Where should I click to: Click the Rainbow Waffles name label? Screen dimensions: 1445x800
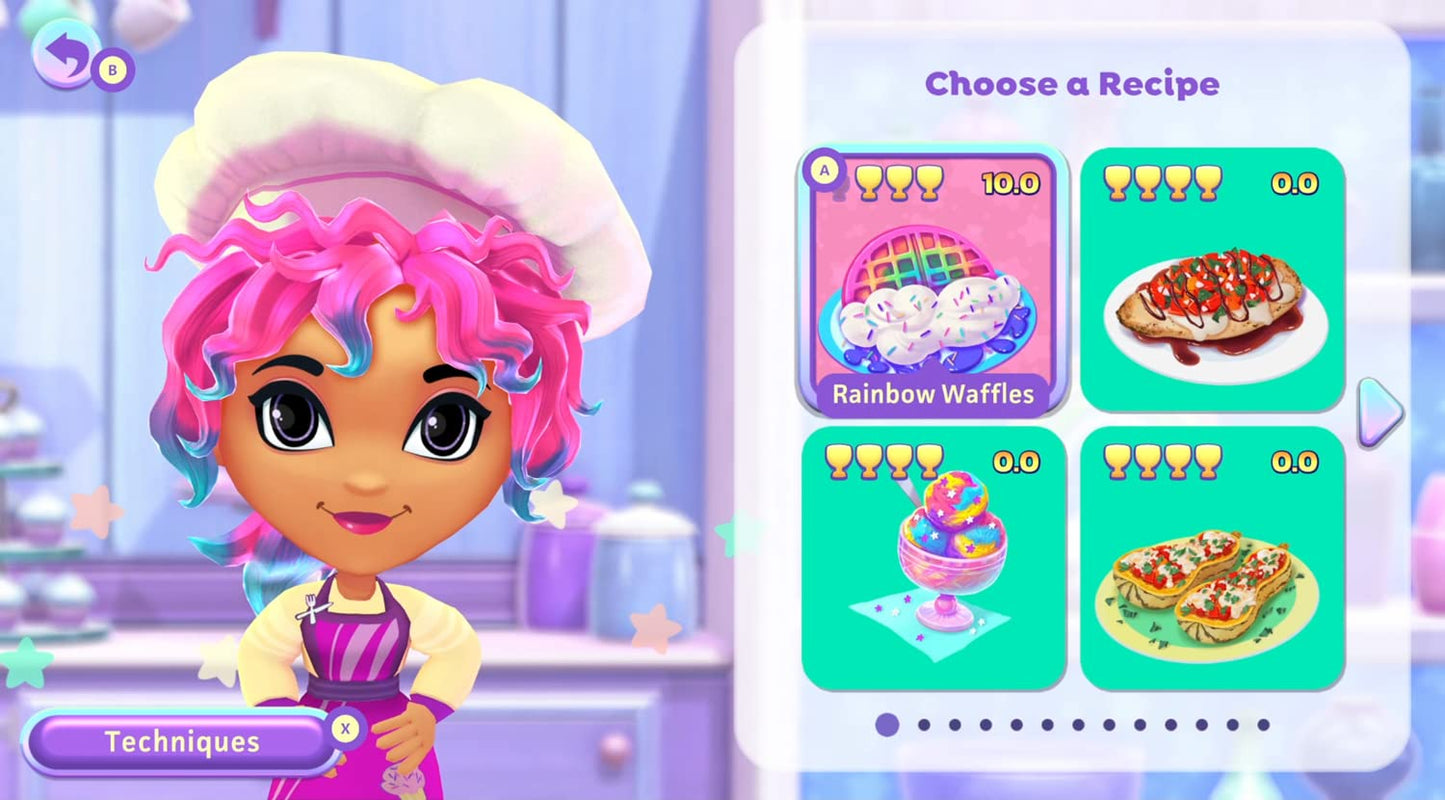click(932, 395)
